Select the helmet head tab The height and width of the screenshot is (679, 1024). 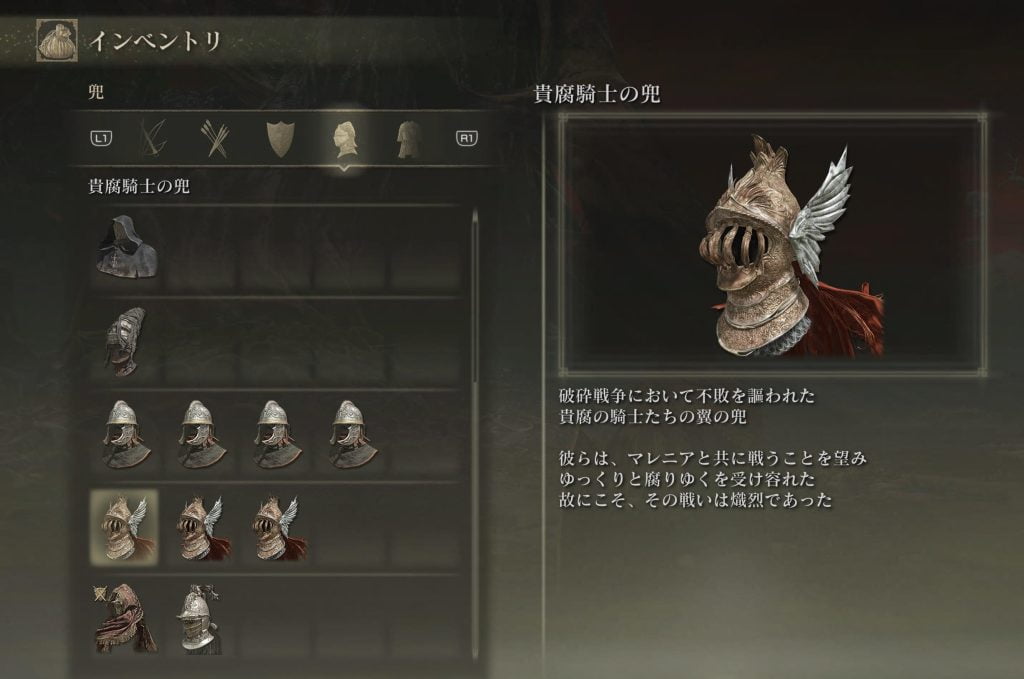(x=343, y=138)
